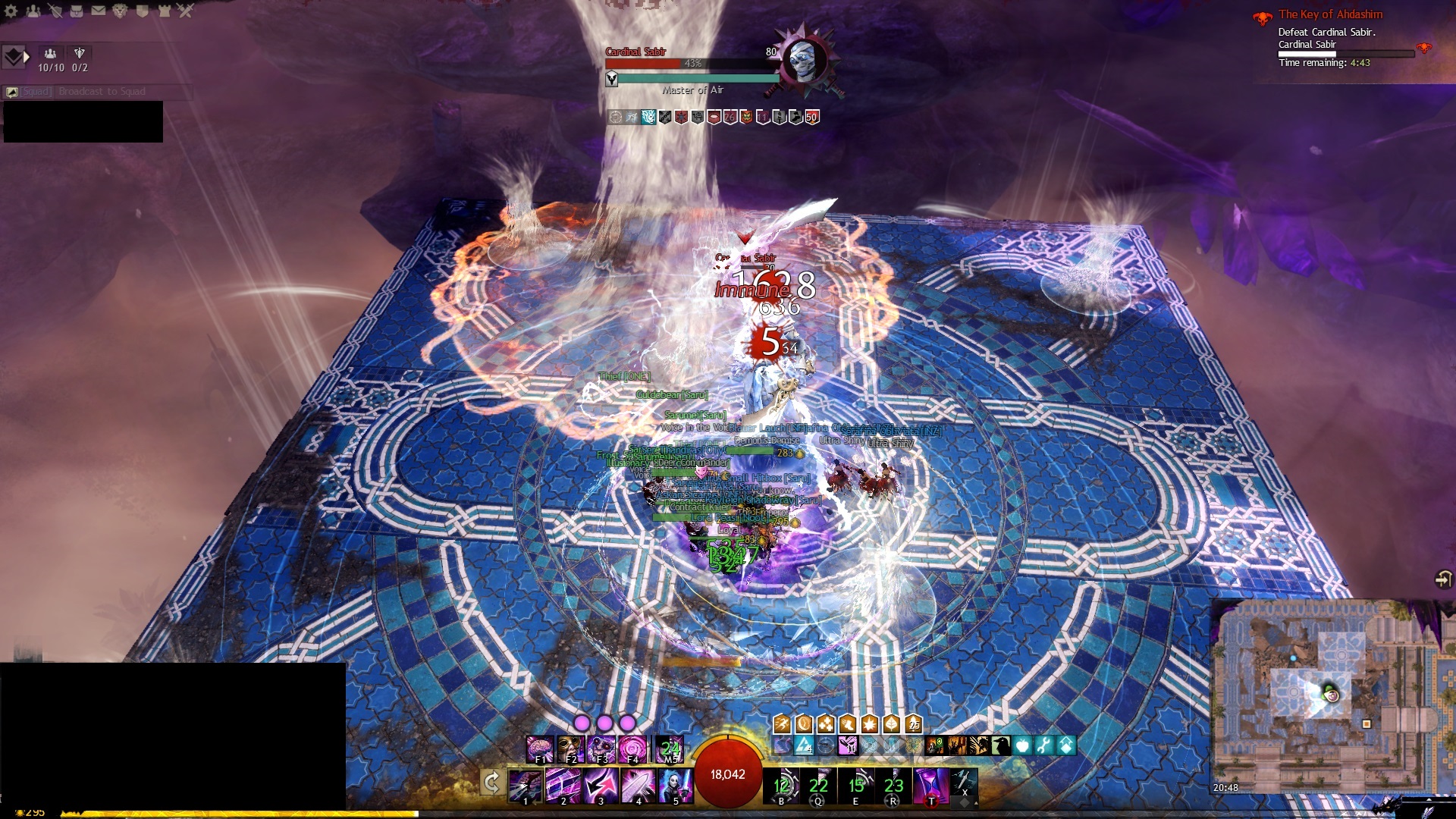The image size is (1456, 819).
Task: Activate the hourglass elite skill
Action: [x=931, y=786]
